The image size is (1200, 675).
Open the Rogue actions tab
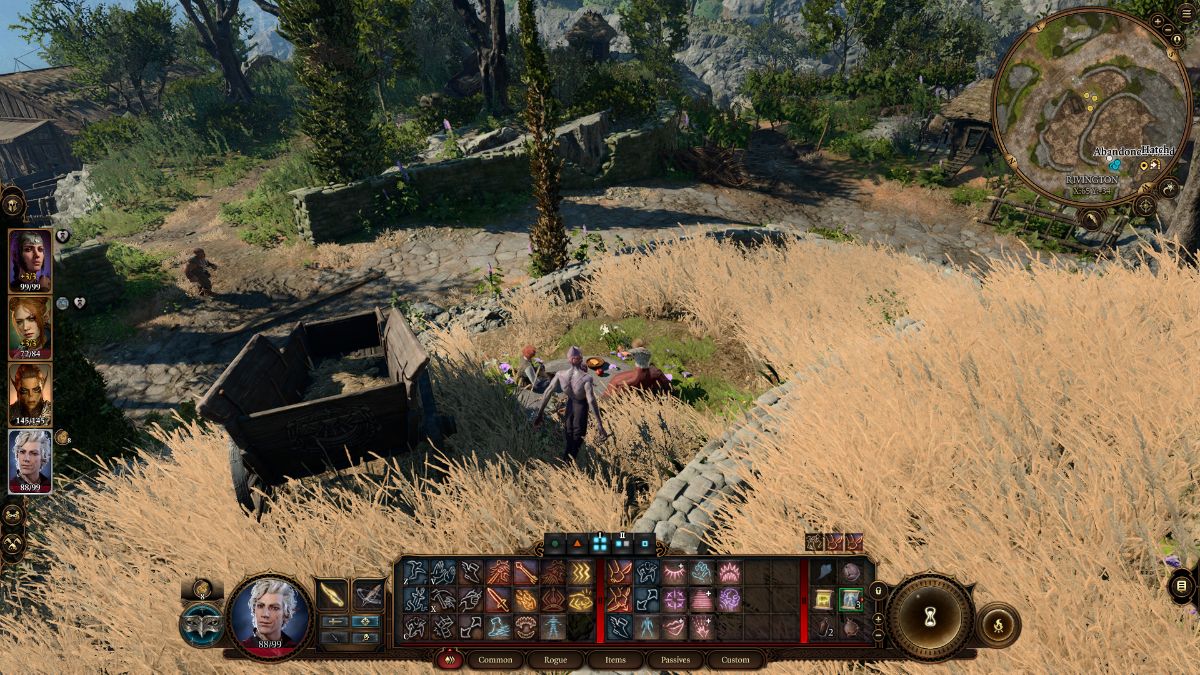pos(549,660)
